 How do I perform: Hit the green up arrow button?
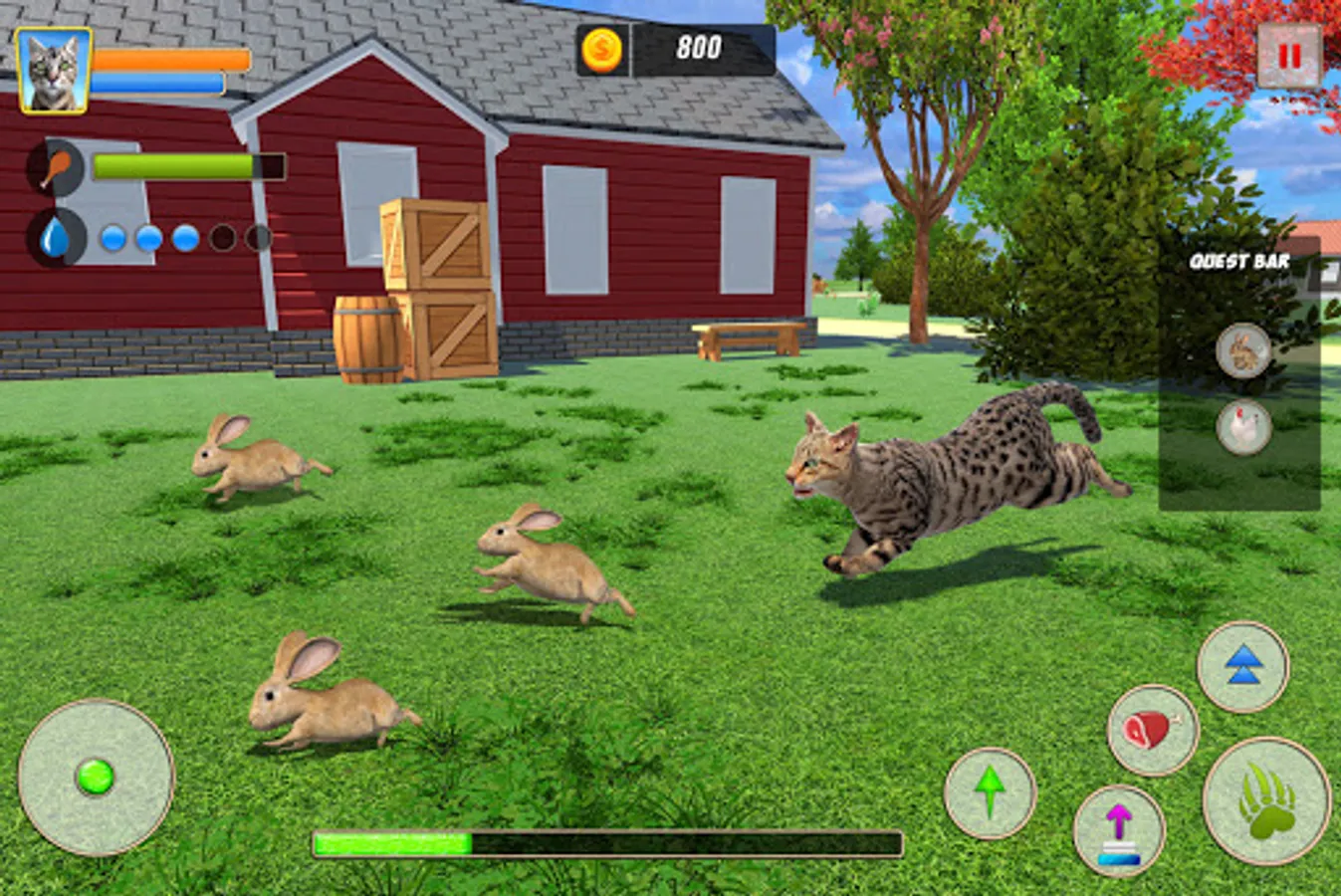click(990, 793)
